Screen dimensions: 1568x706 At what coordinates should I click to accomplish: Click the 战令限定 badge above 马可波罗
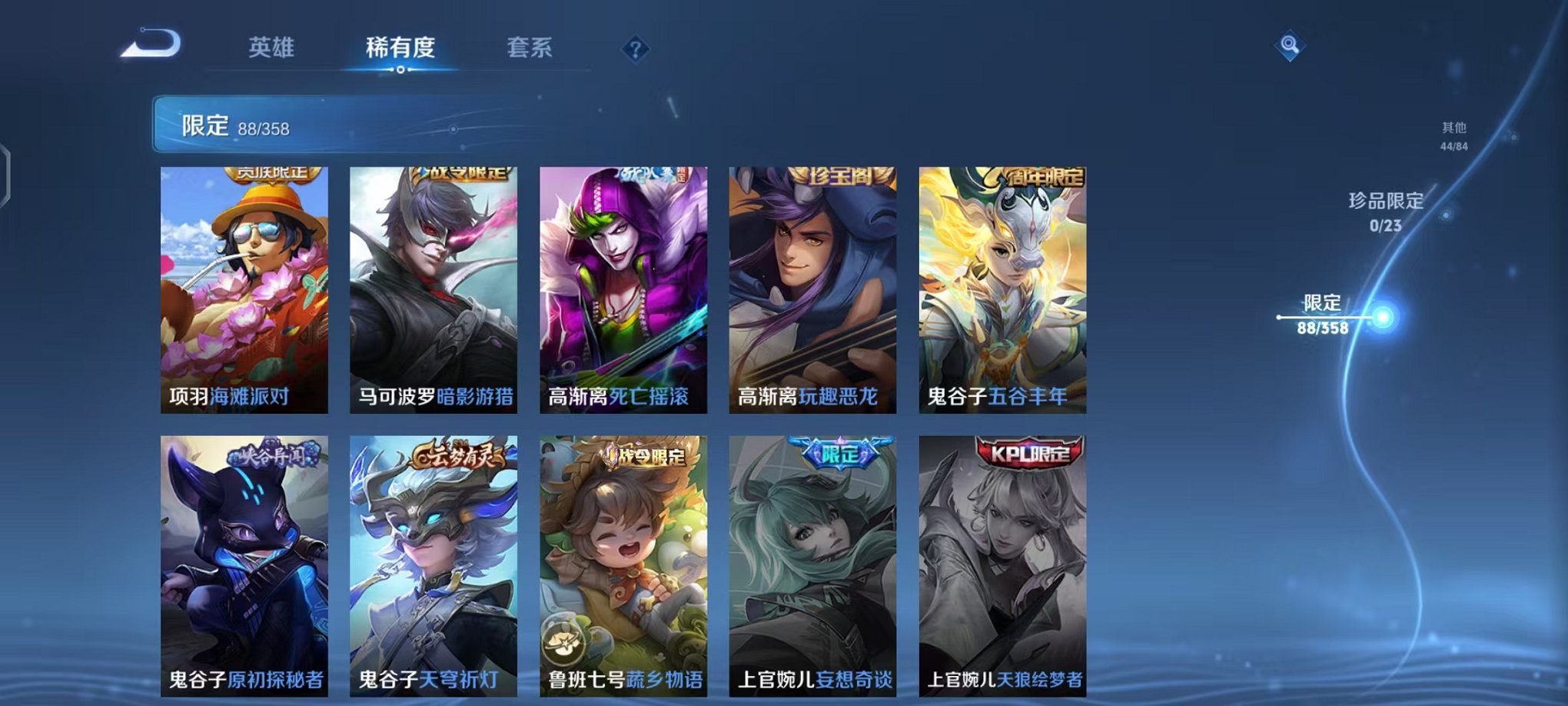[458, 175]
